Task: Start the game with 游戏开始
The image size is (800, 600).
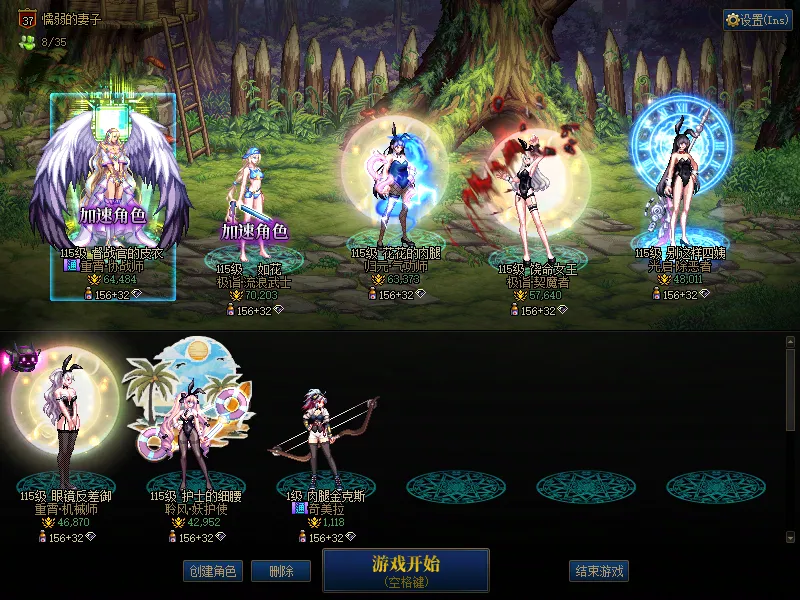Action: pyautogui.click(x=405, y=569)
